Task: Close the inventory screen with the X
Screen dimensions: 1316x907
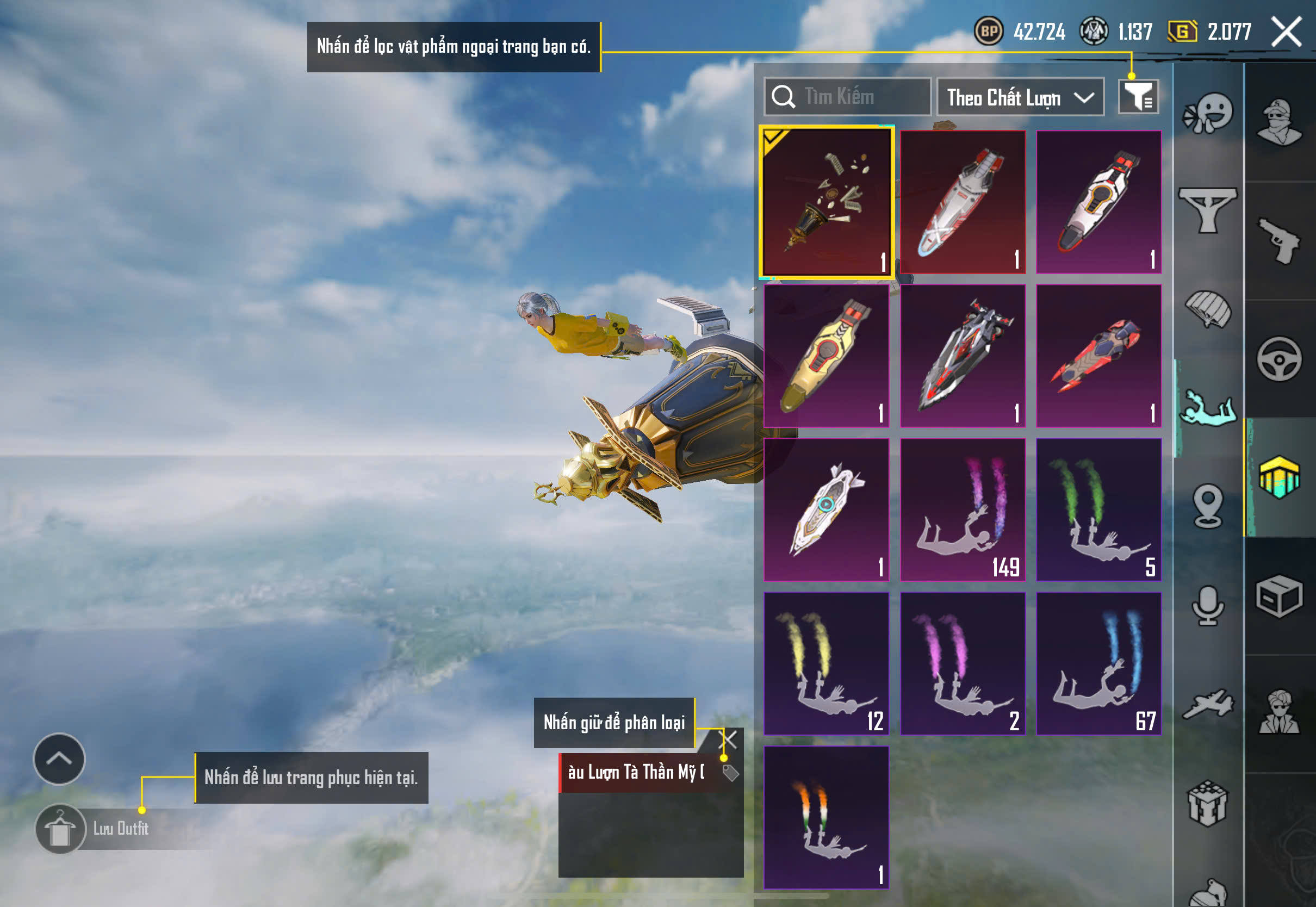Action: [1287, 31]
